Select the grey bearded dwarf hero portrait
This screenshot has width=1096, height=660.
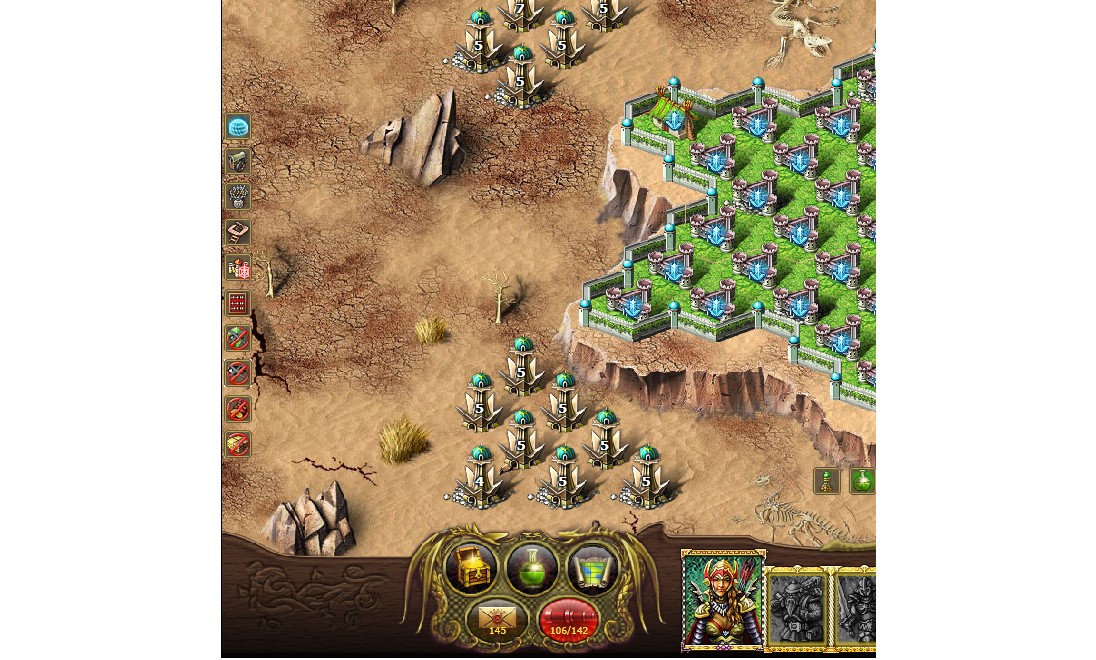(798, 607)
